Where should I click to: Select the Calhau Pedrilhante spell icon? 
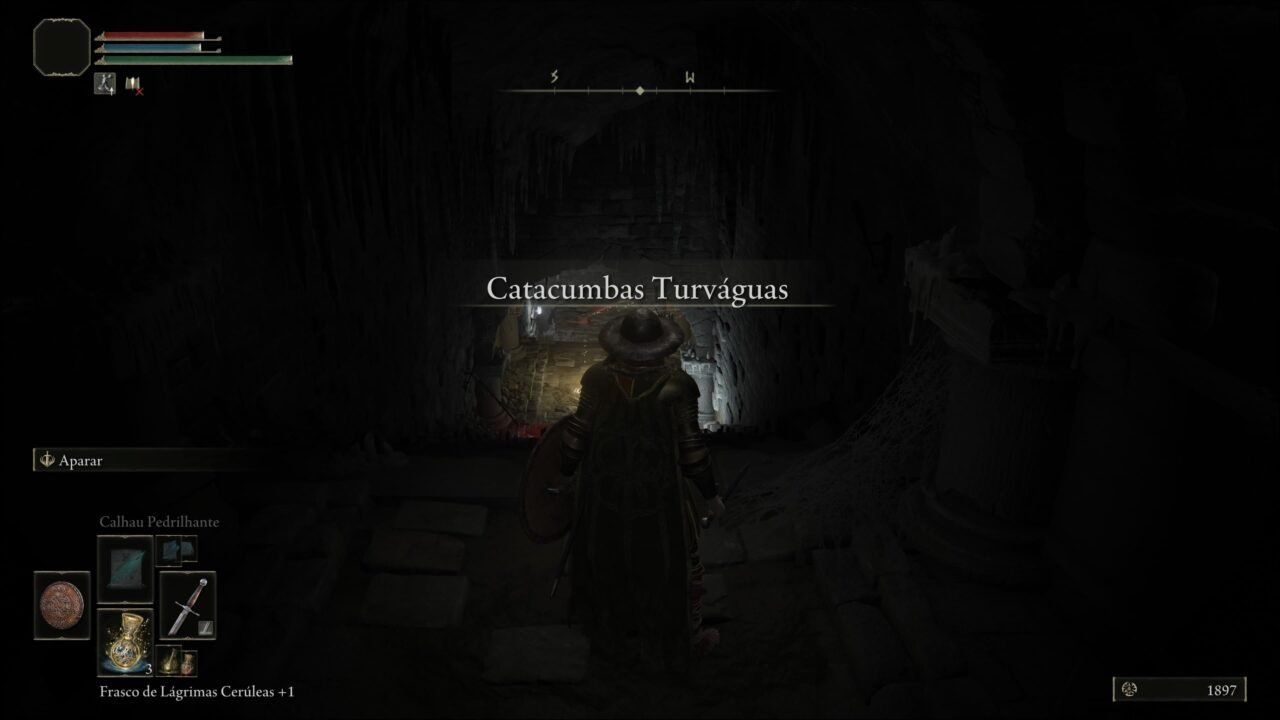click(x=124, y=565)
